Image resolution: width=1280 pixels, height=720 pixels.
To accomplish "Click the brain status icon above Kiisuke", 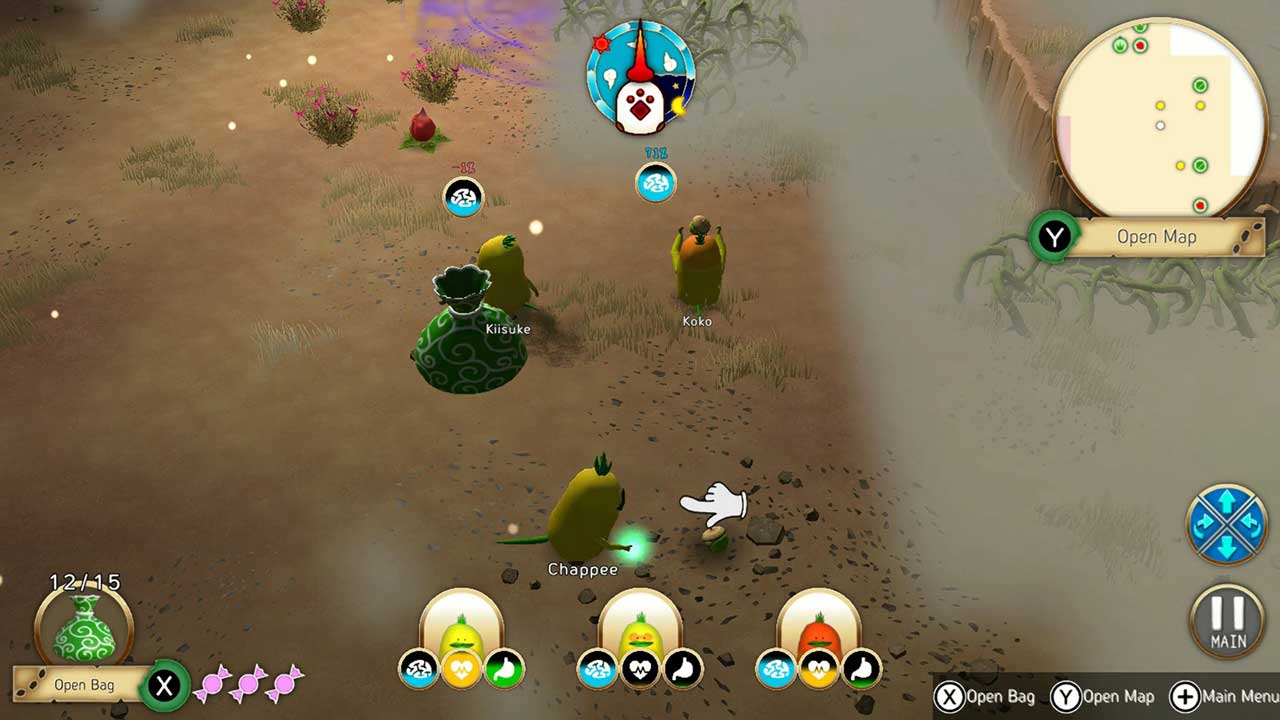I will [463, 197].
